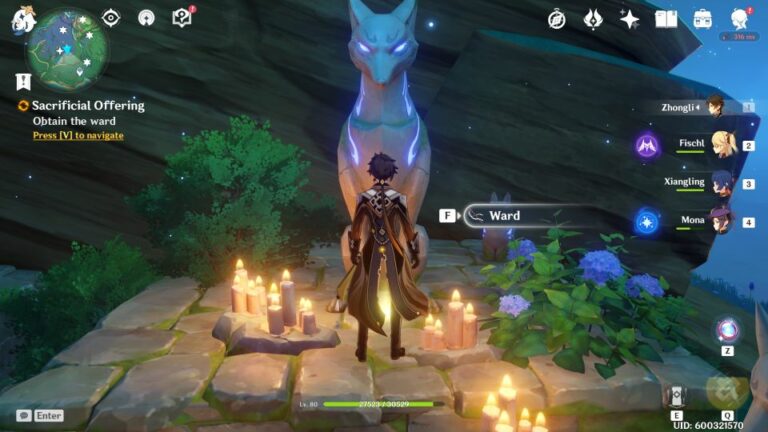Open the quest guide book icon
This screenshot has width=768, height=432.
[181, 18]
